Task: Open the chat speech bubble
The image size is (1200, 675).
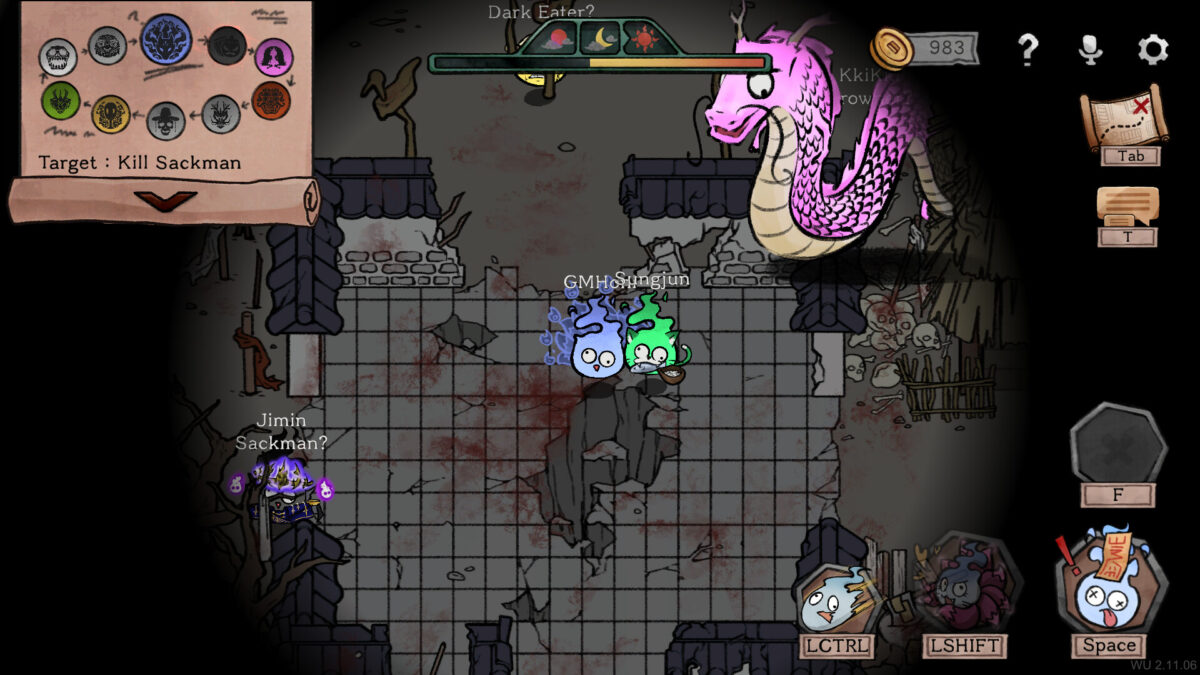Action: pyautogui.click(x=1127, y=206)
